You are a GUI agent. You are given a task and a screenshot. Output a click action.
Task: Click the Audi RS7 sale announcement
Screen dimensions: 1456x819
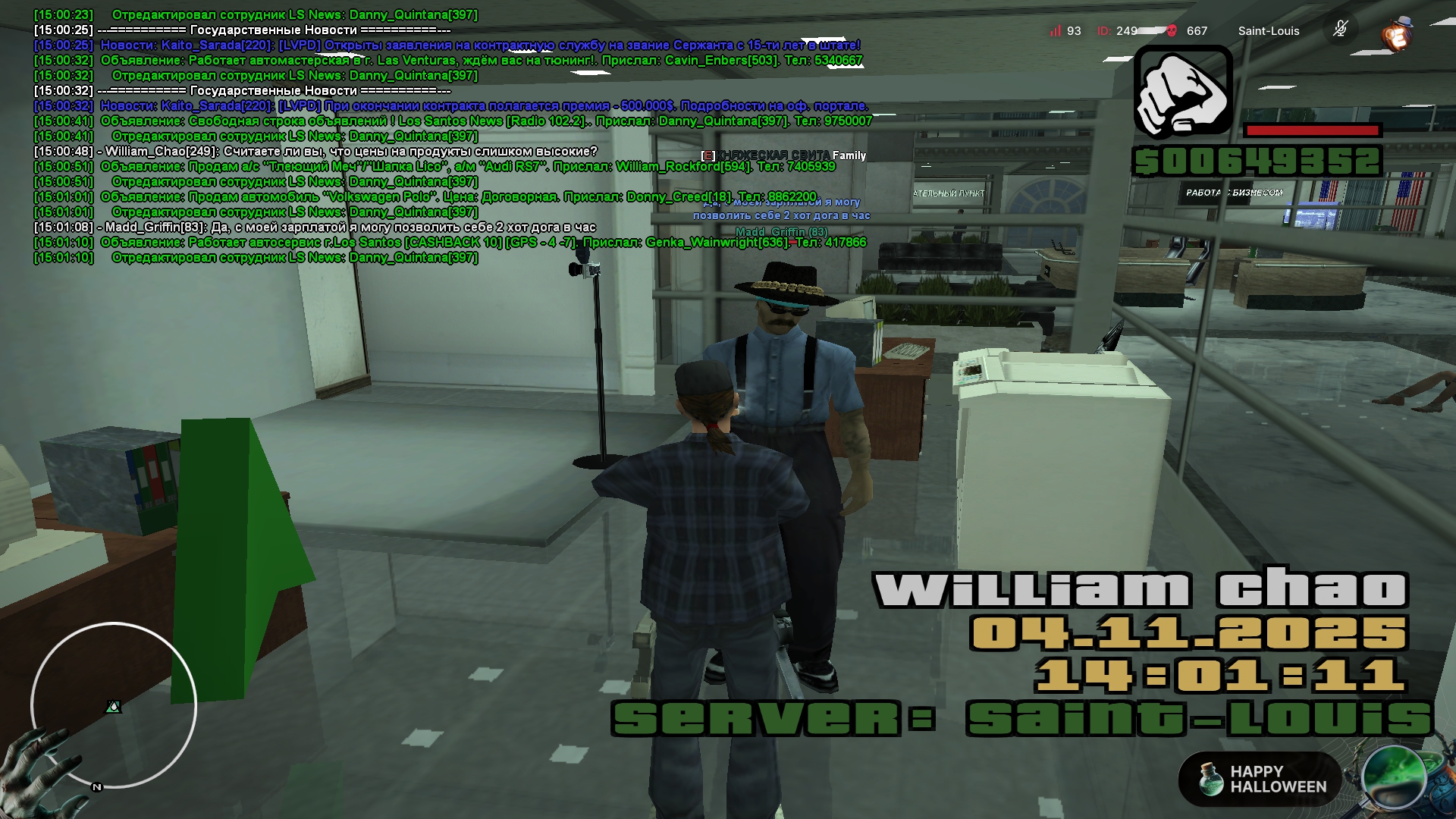467,167
